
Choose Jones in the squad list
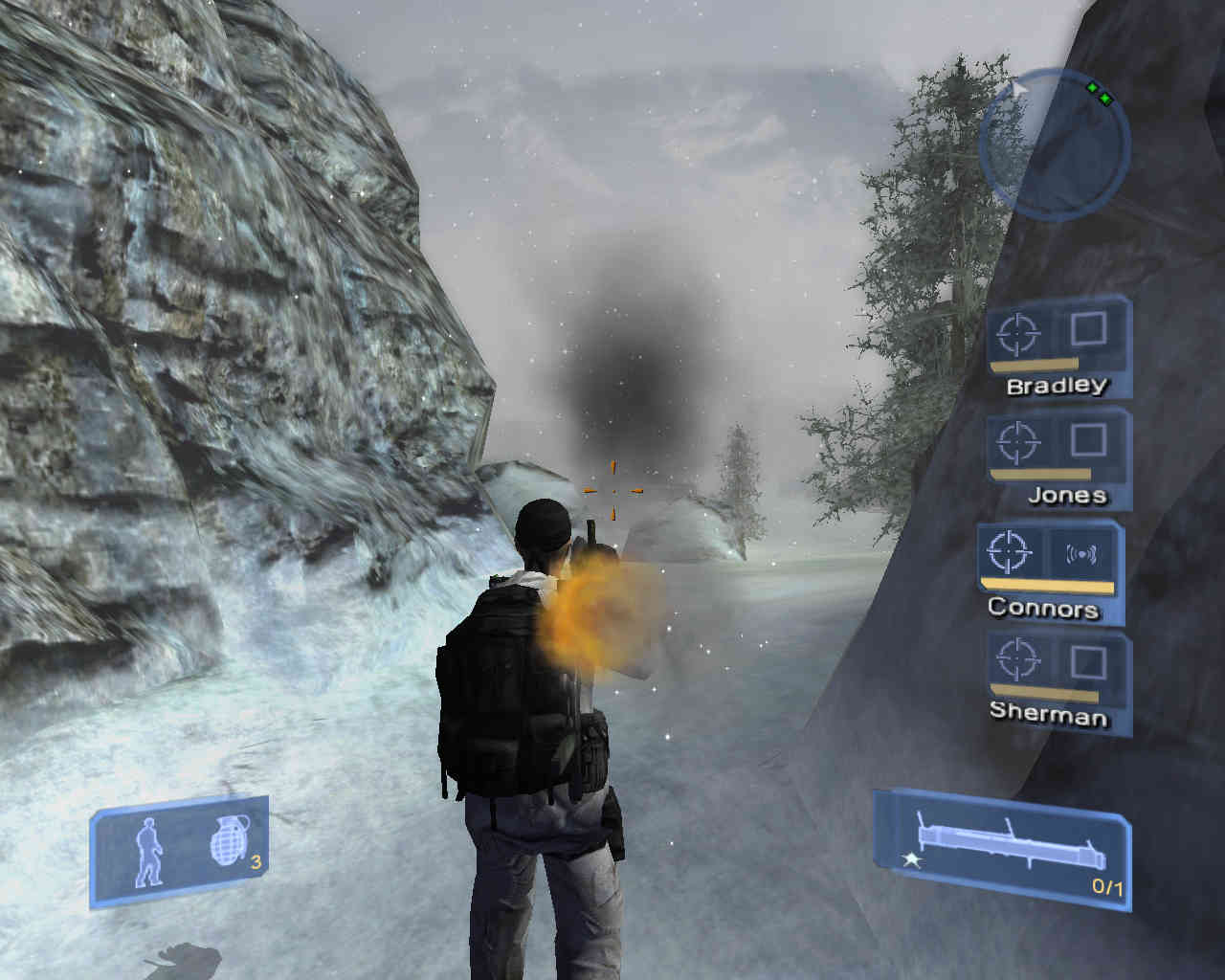click(1058, 456)
